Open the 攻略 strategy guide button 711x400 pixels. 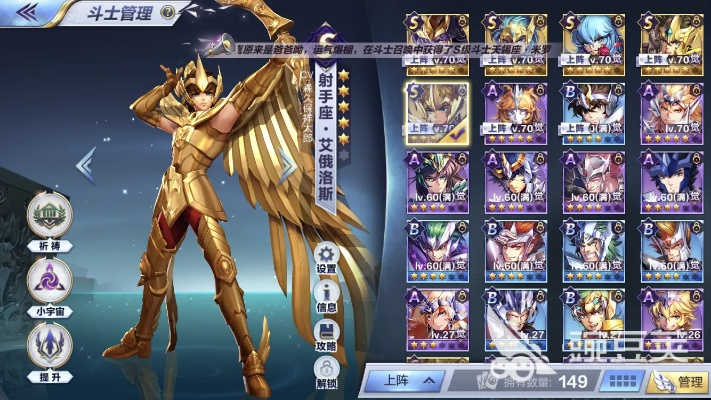coord(326,334)
